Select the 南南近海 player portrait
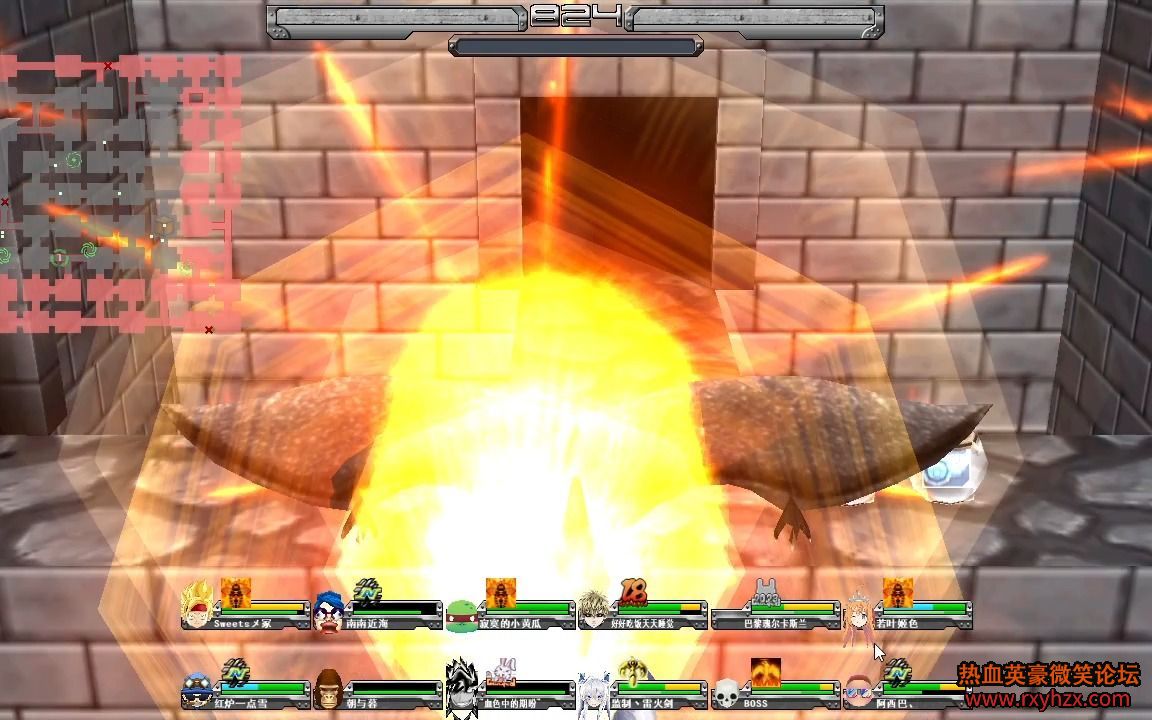 (x=329, y=608)
